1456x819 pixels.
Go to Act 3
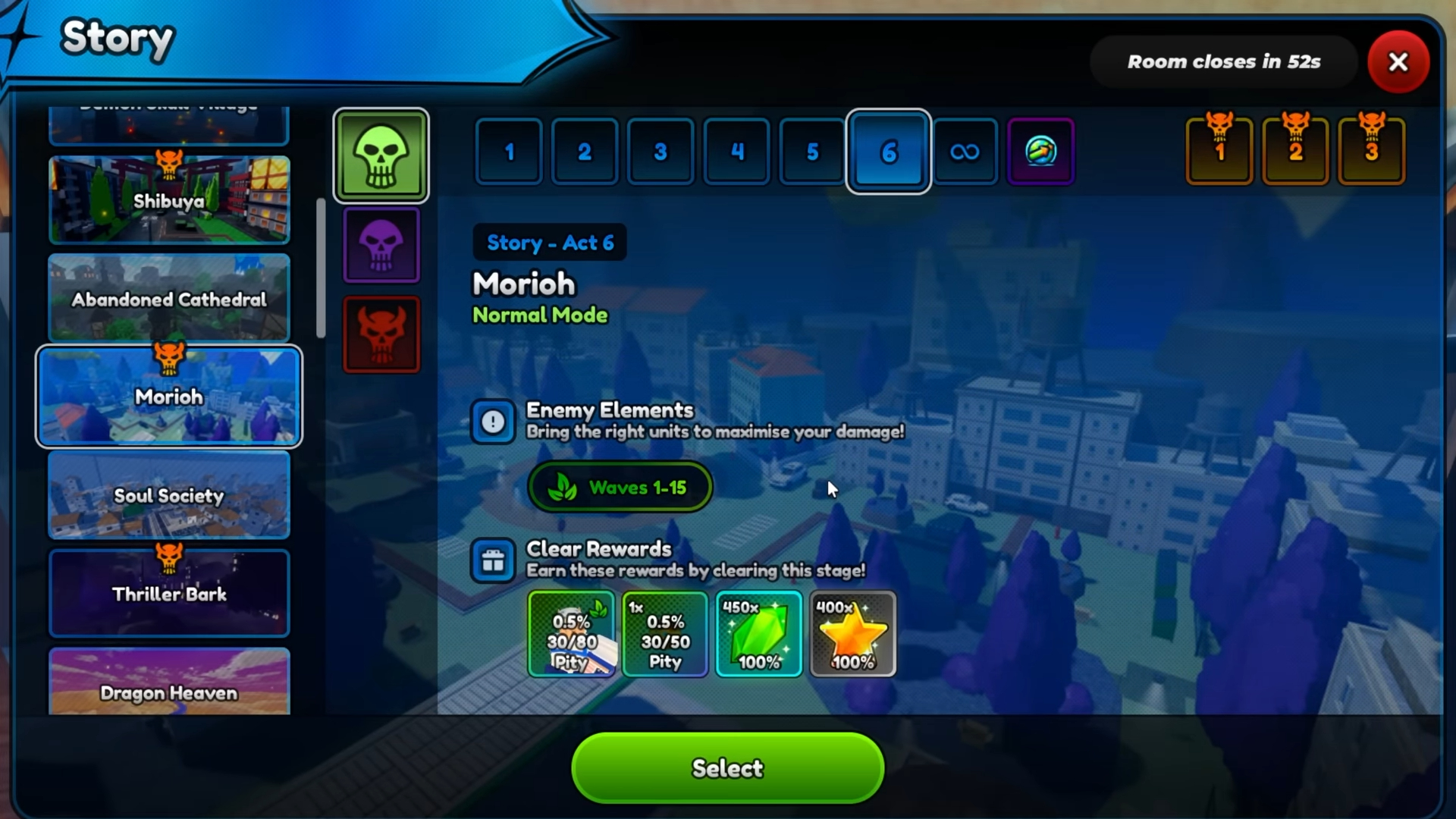661,152
